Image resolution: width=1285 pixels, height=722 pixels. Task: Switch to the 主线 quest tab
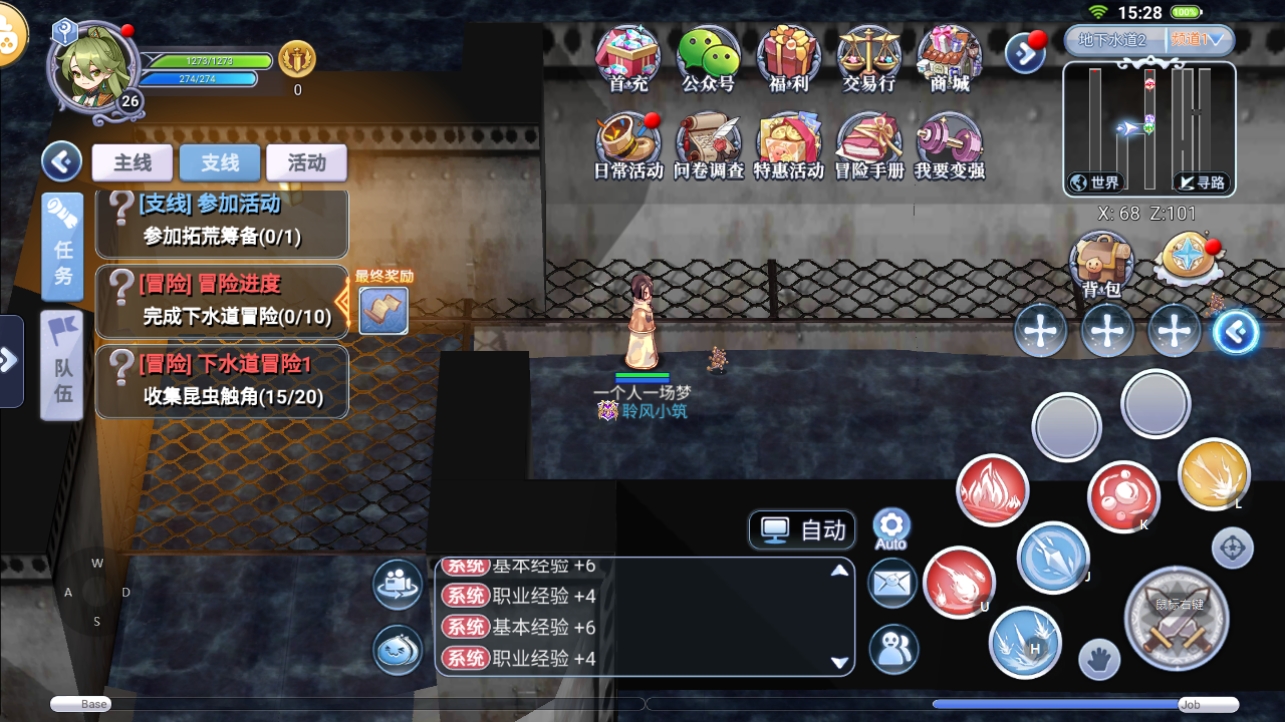point(132,163)
